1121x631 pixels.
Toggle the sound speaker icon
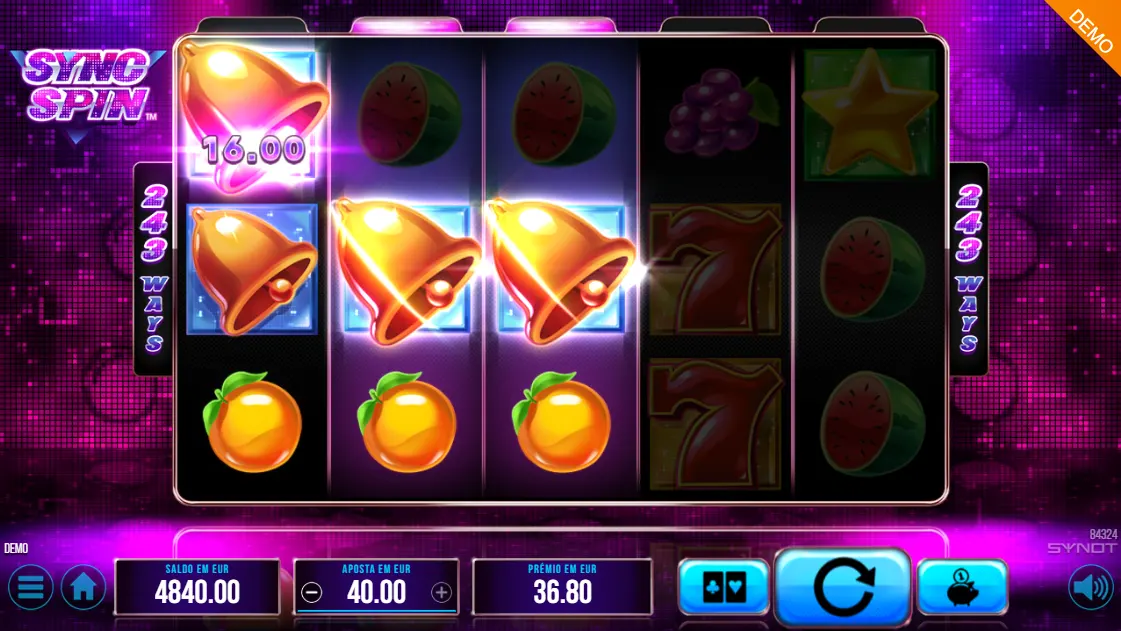click(1091, 588)
